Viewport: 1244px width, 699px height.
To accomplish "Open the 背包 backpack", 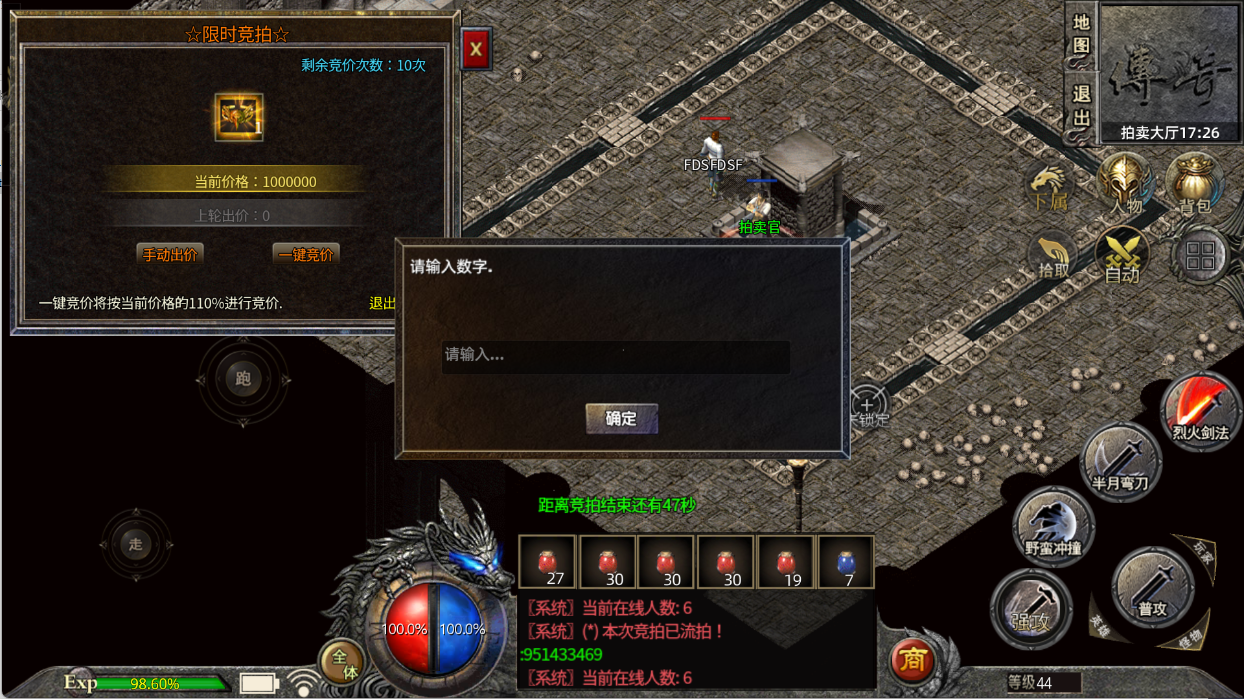I will click(x=1194, y=185).
